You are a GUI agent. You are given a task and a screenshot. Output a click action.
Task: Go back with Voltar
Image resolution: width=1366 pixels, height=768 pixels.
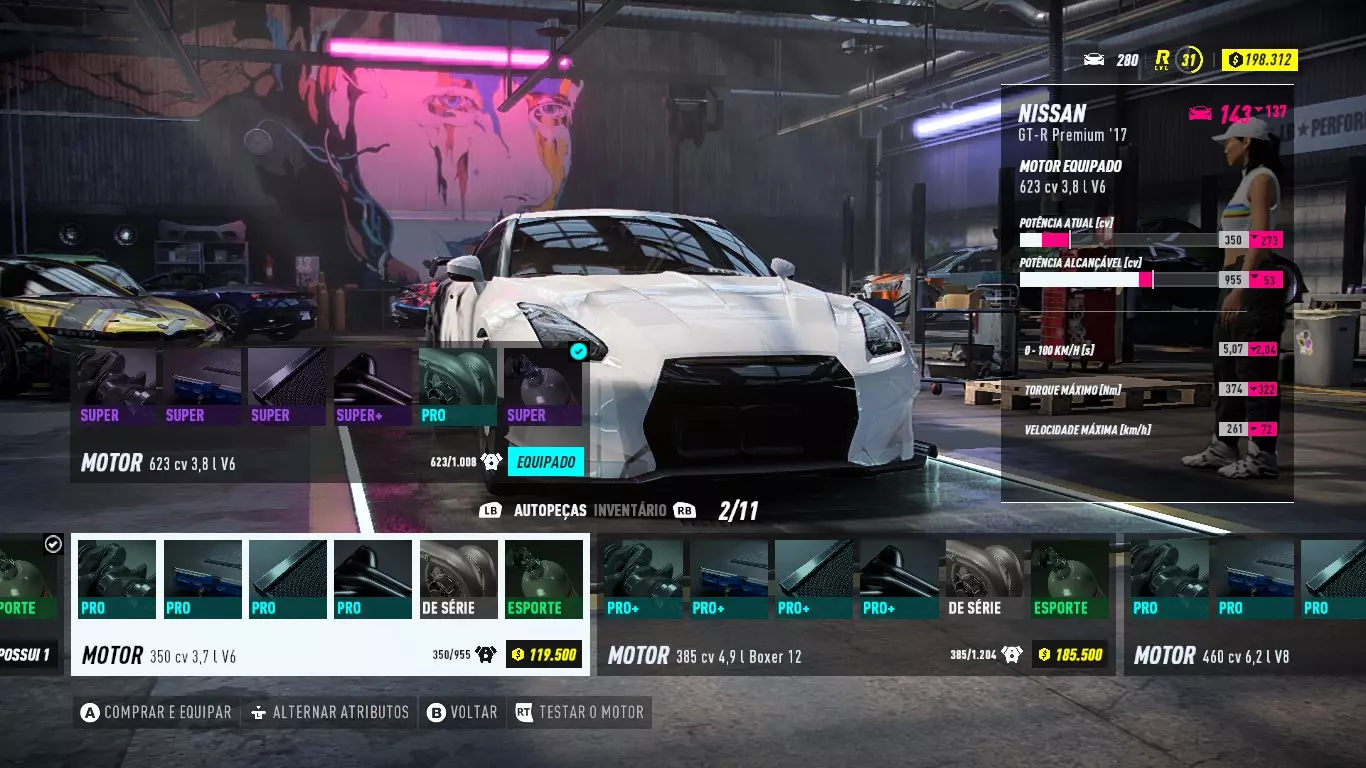[x=462, y=713]
